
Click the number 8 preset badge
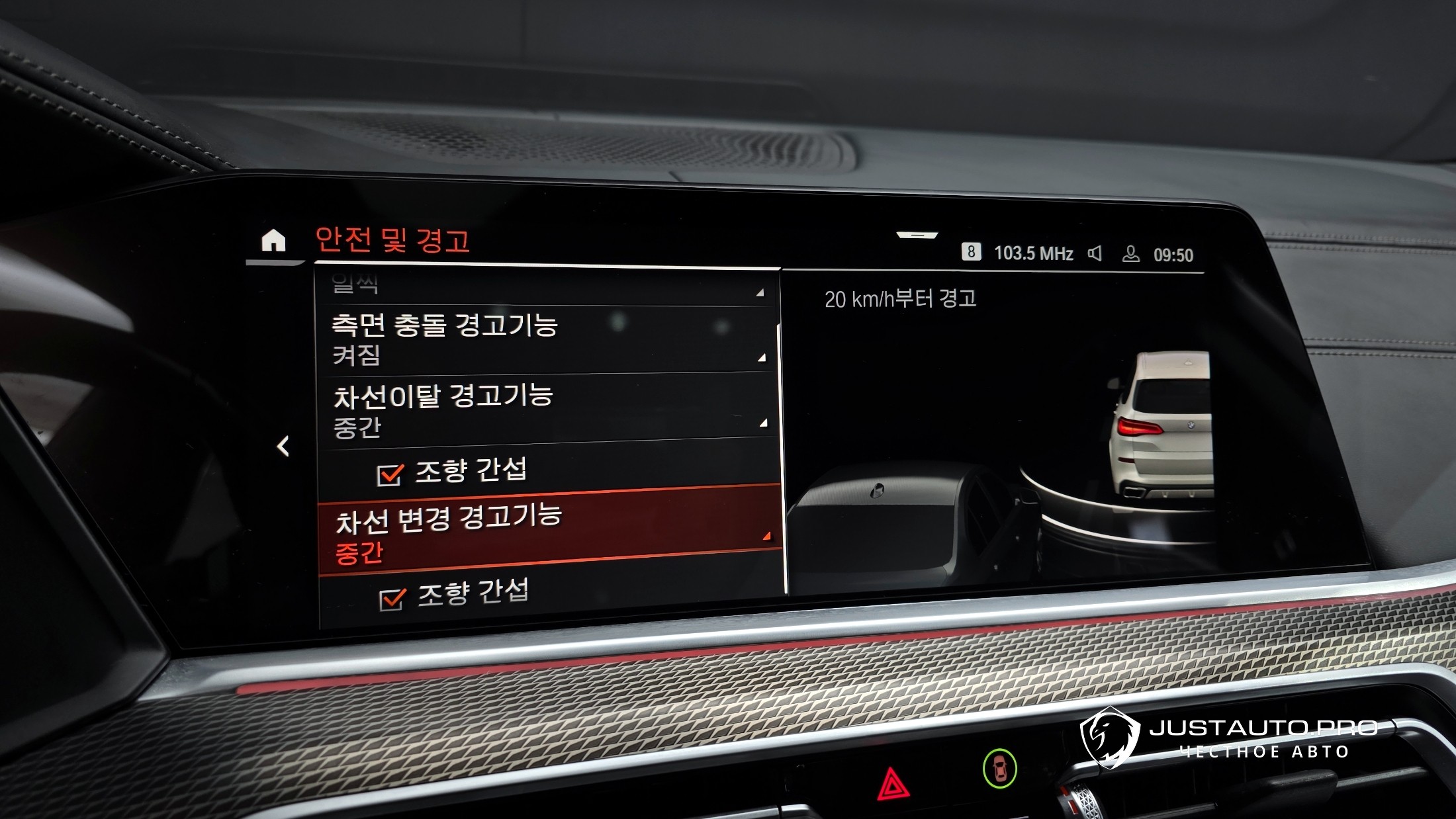tap(971, 252)
